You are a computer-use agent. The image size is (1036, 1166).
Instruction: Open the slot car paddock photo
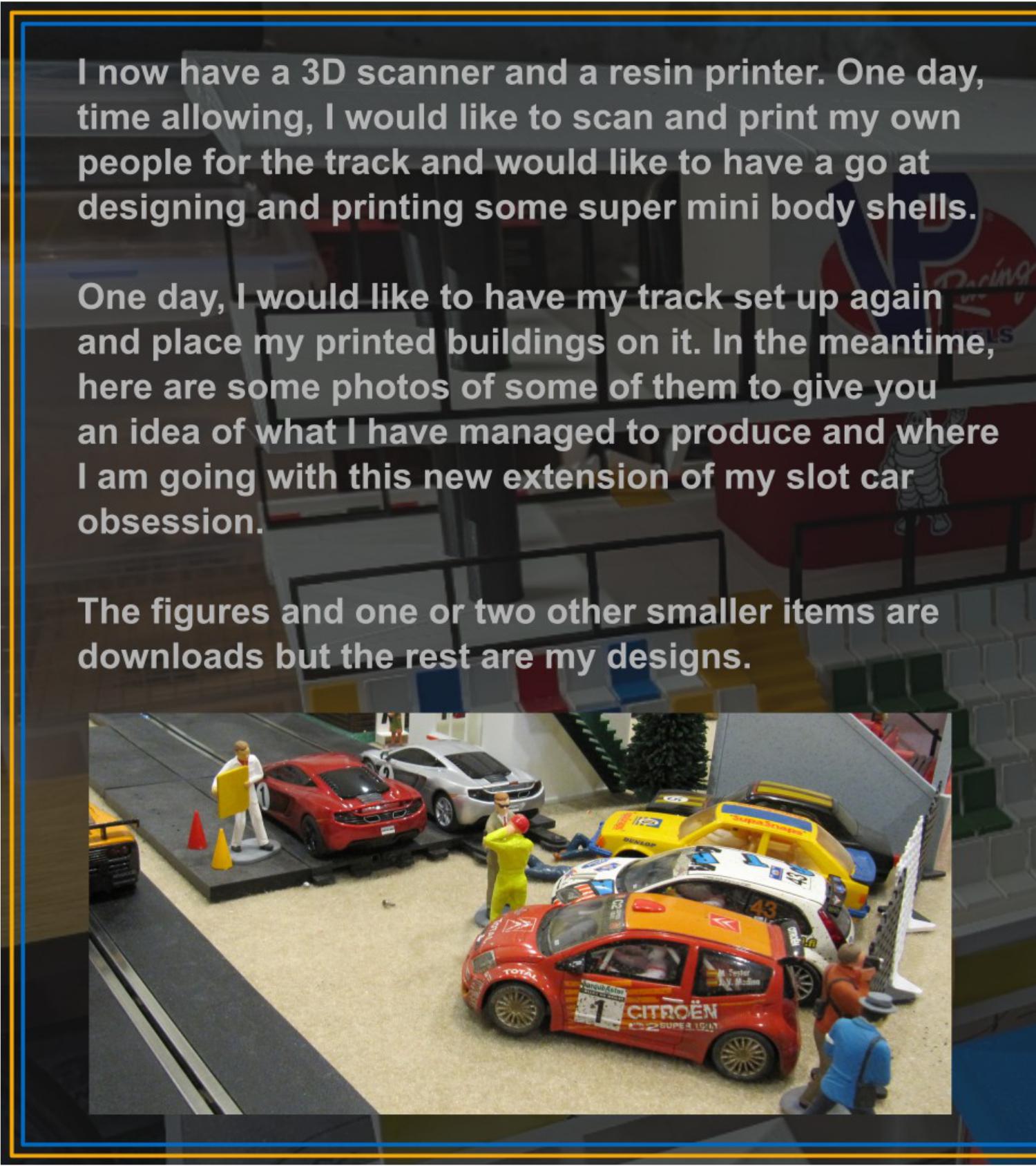coord(519,912)
